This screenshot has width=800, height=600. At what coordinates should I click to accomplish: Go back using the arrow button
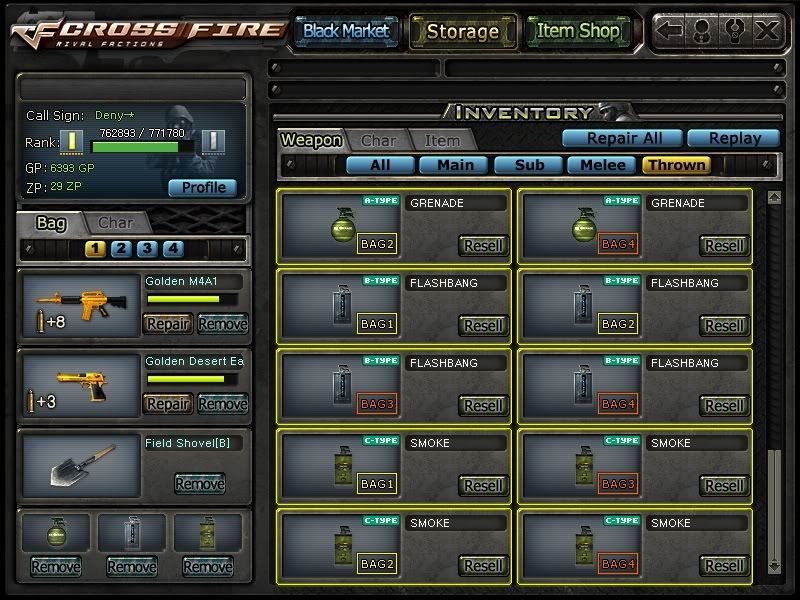coord(671,30)
